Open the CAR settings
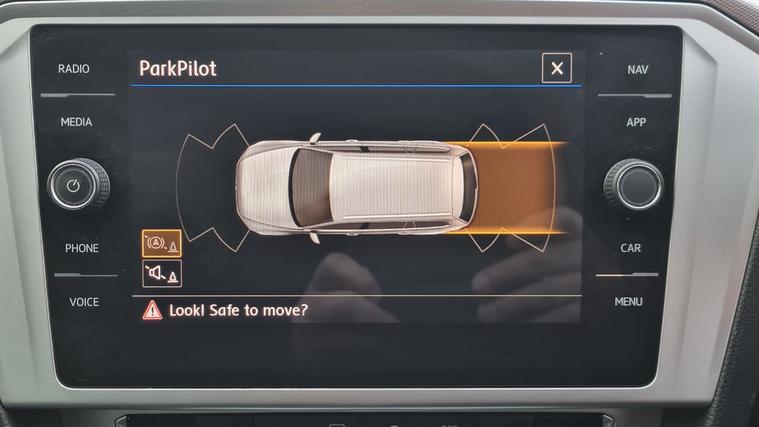Viewport: 759px width, 427px height. [x=631, y=248]
